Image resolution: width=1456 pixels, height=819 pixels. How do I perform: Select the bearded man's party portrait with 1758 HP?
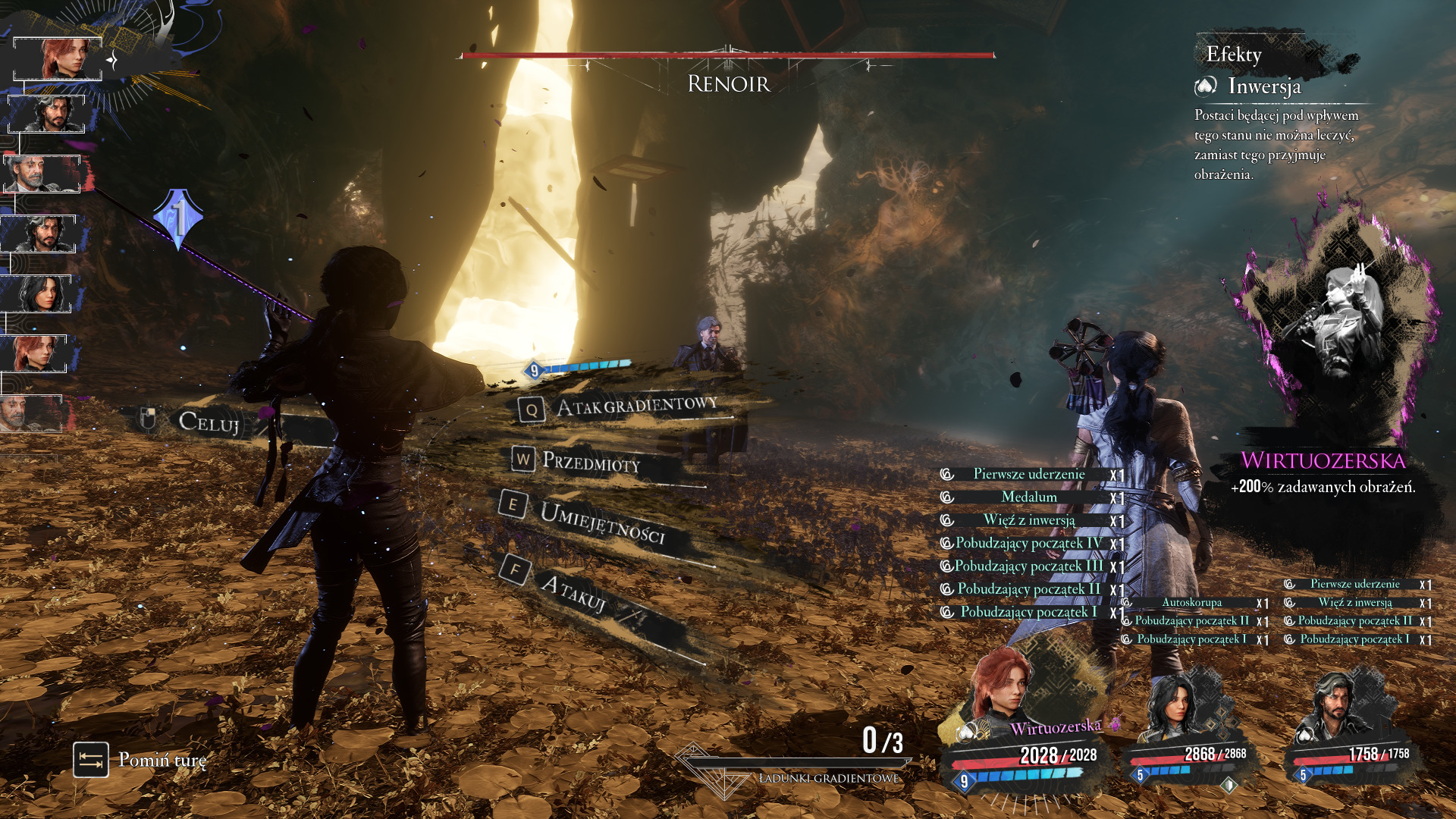pos(1336,709)
